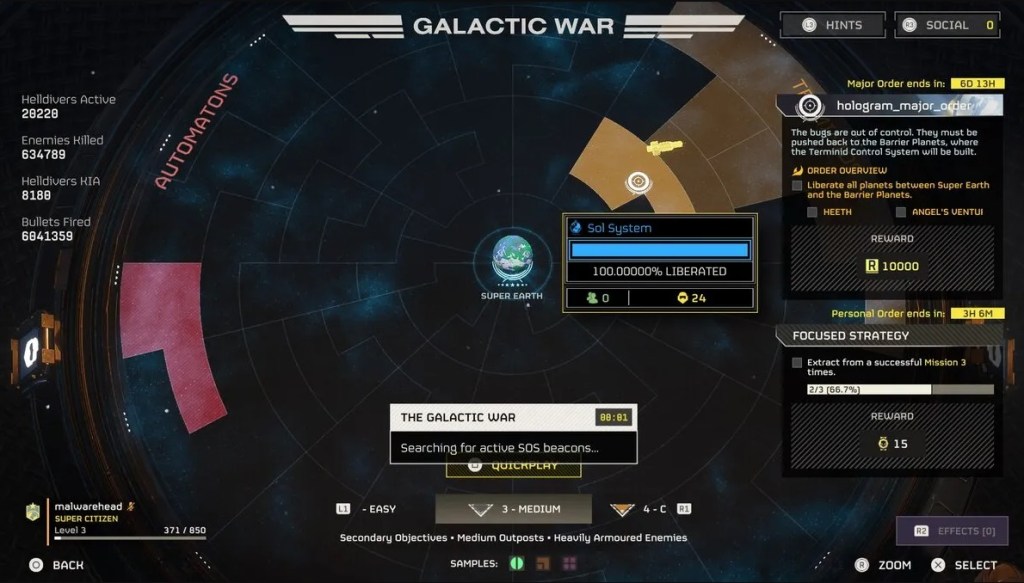Click the yellow ship marker on the map
Viewport: 1024px width, 583px height.
[663, 148]
